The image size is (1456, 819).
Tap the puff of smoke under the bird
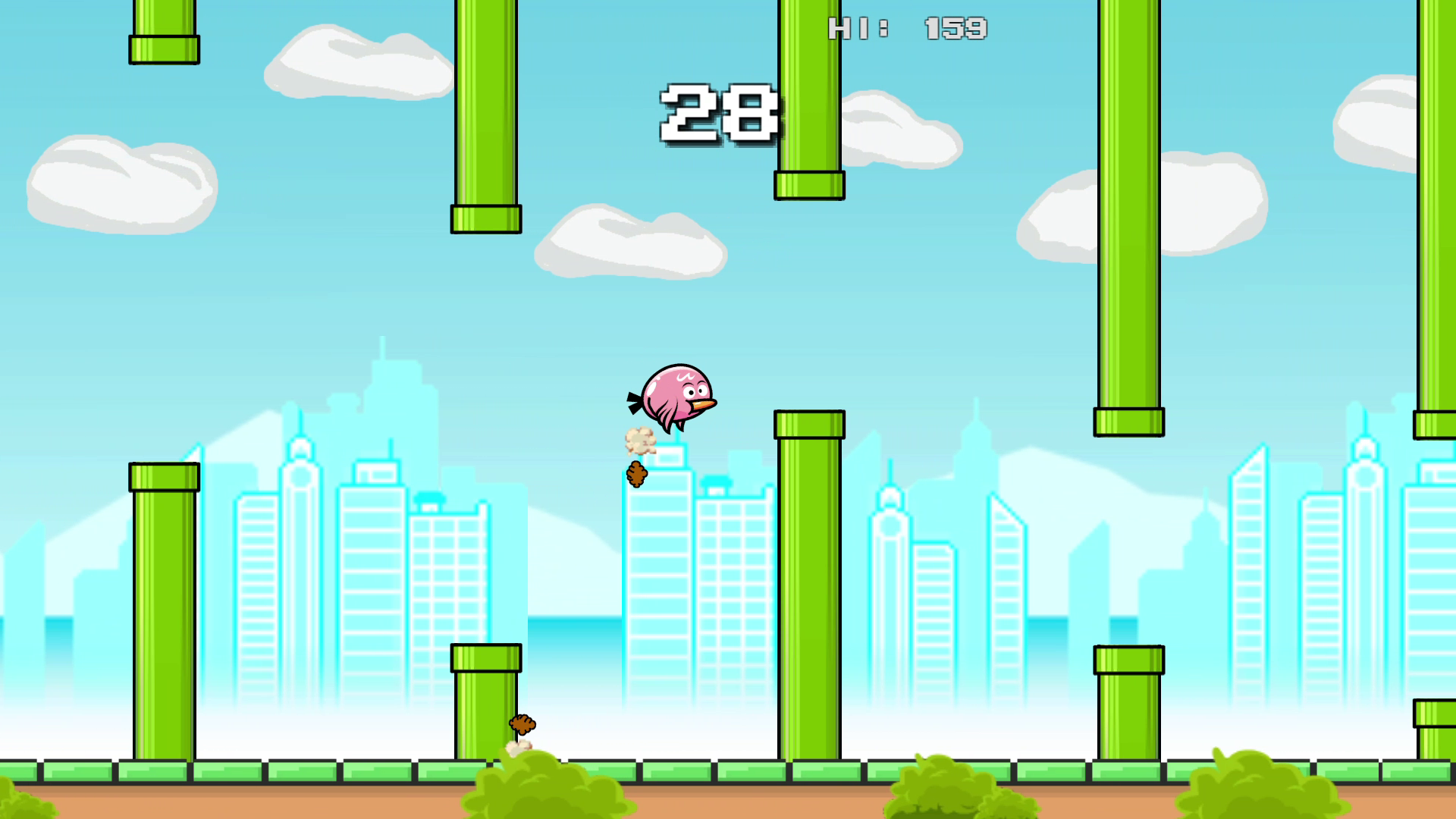click(641, 440)
